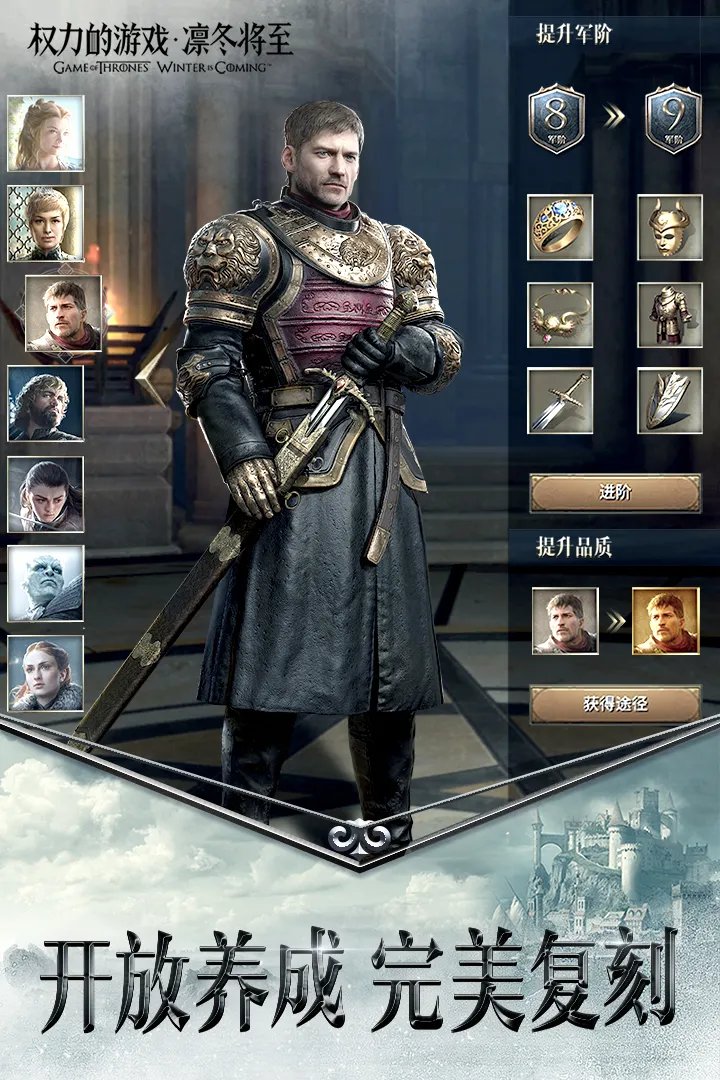Viewport: 720px width, 1080px height.
Task: Inspect the rank 9 shield badge
Action: tap(673, 119)
